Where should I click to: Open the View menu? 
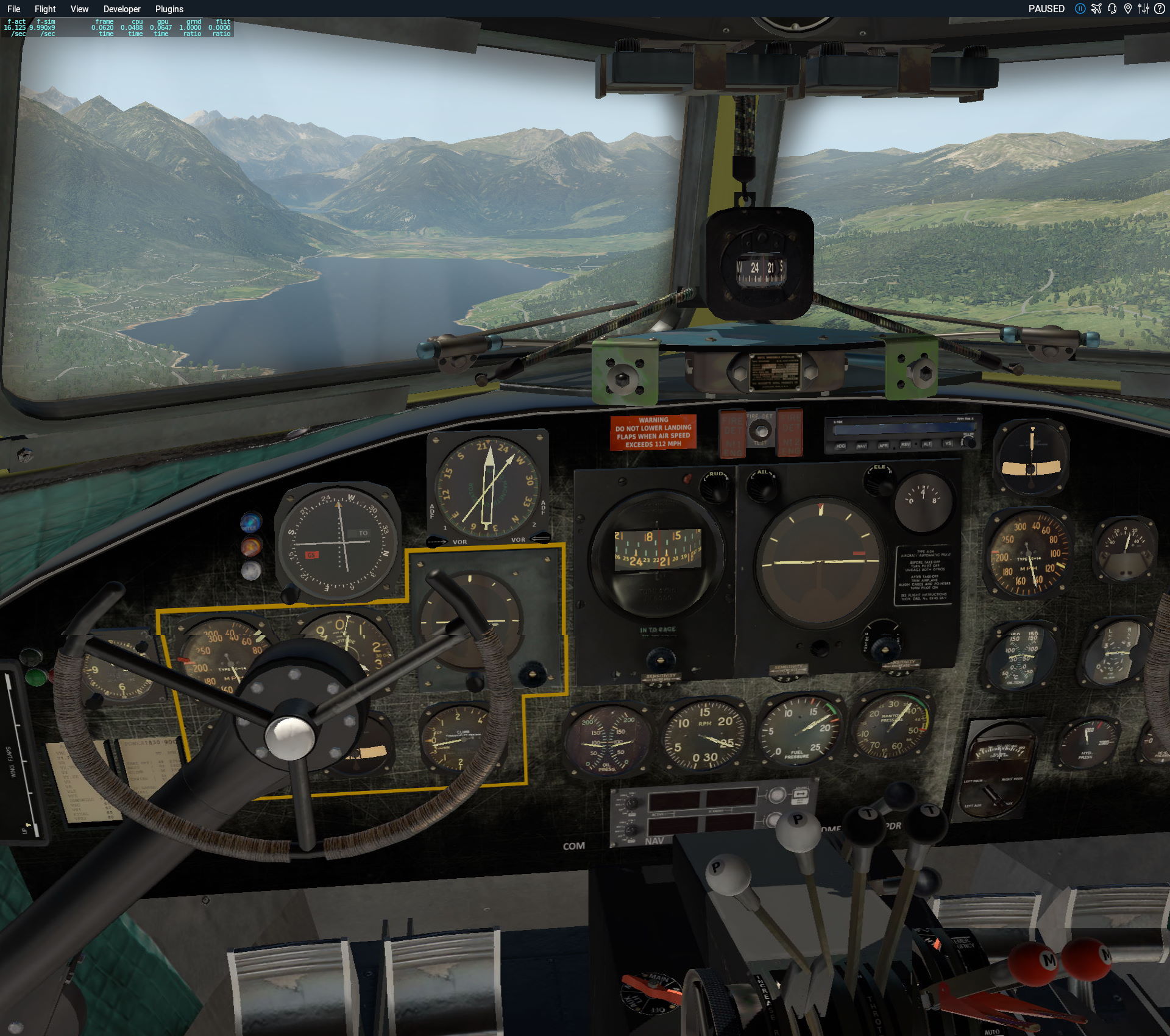pyautogui.click(x=79, y=9)
